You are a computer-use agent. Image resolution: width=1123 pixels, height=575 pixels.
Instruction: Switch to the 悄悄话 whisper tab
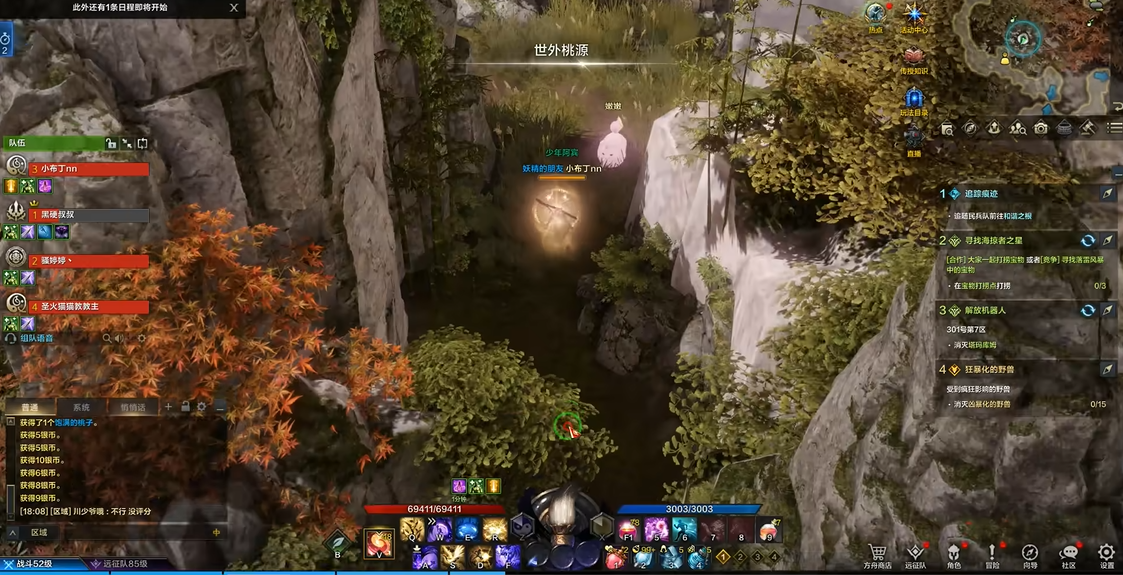click(132, 407)
